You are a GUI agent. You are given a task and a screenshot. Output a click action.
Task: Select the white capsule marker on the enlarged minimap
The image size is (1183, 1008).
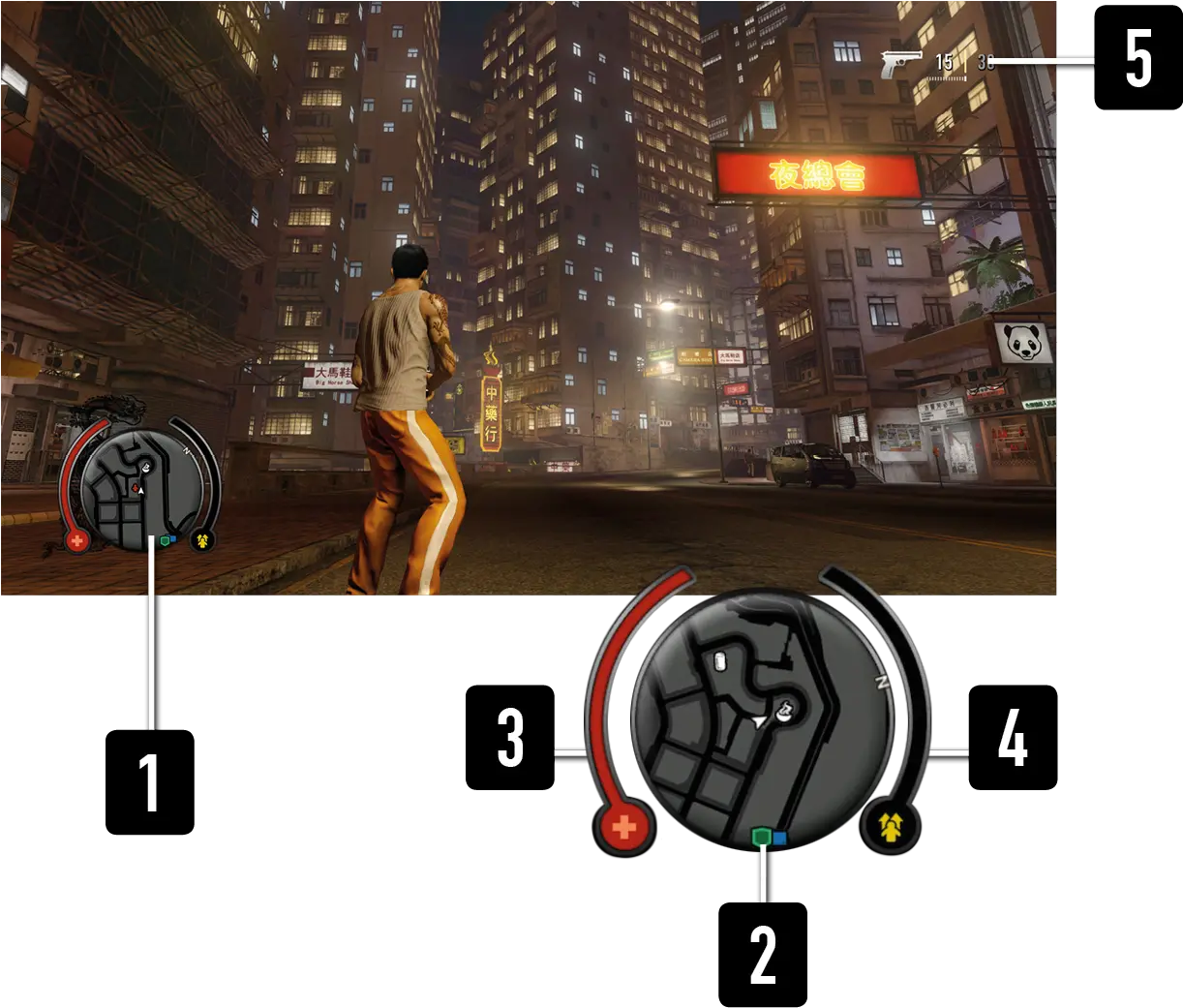[x=718, y=660]
